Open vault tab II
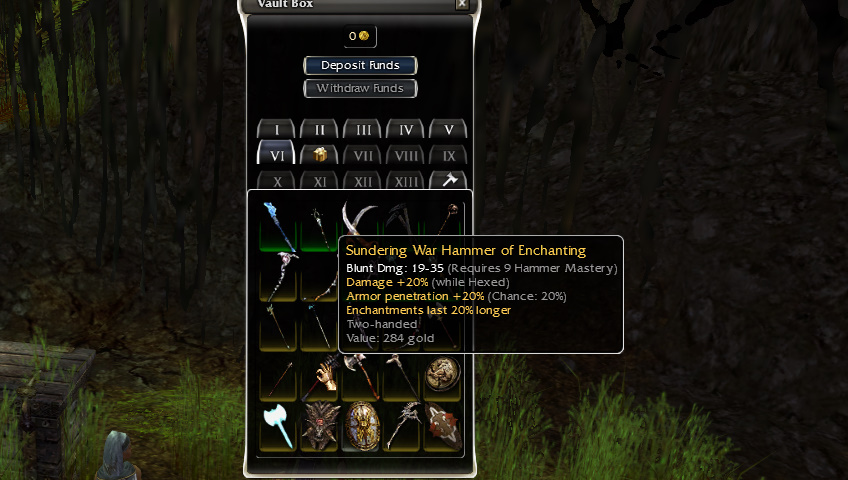The width and height of the screenshot is (848, 480). click(x=319, y=130)
